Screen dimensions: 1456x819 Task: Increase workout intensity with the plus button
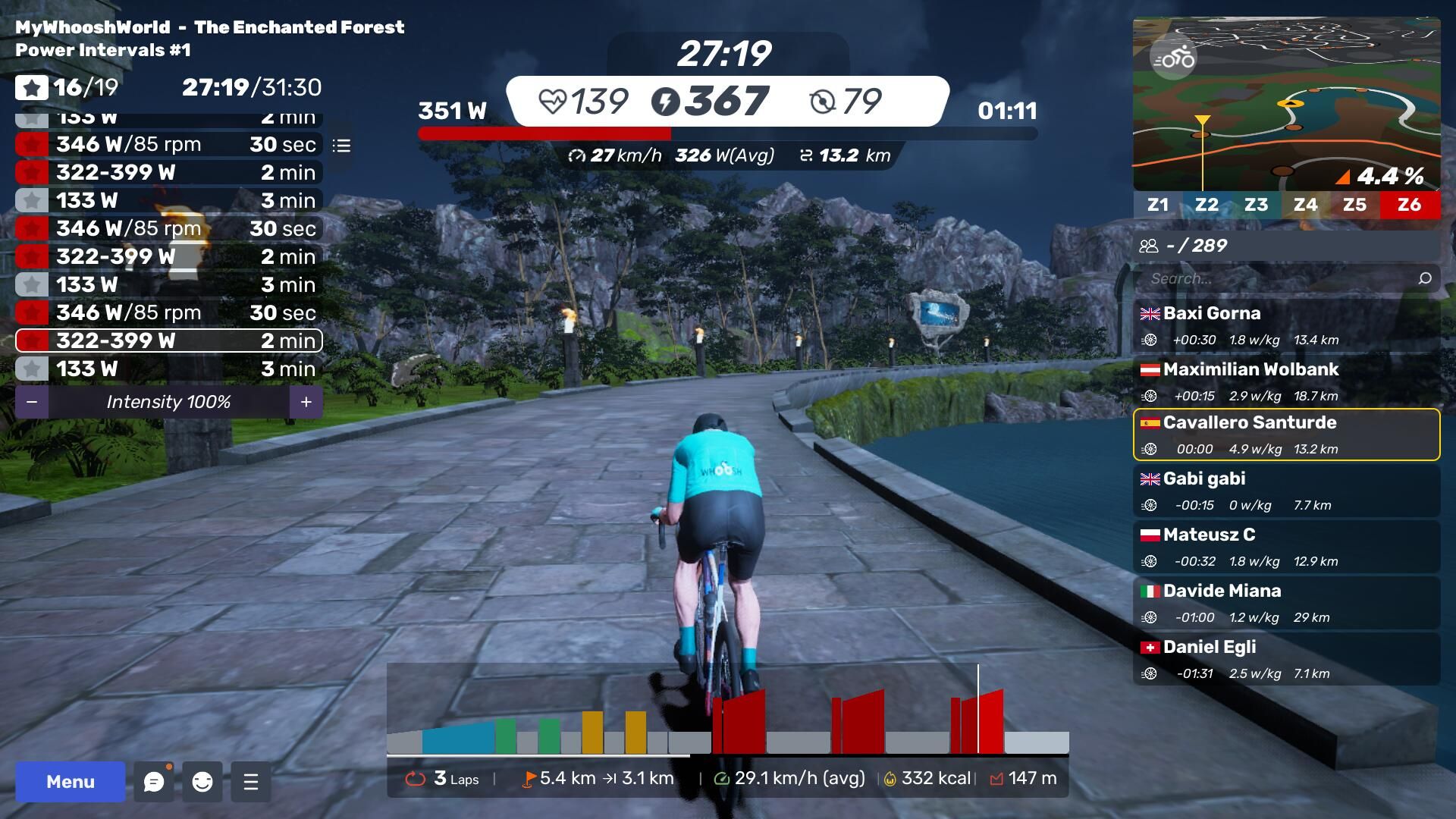[306, 402]
